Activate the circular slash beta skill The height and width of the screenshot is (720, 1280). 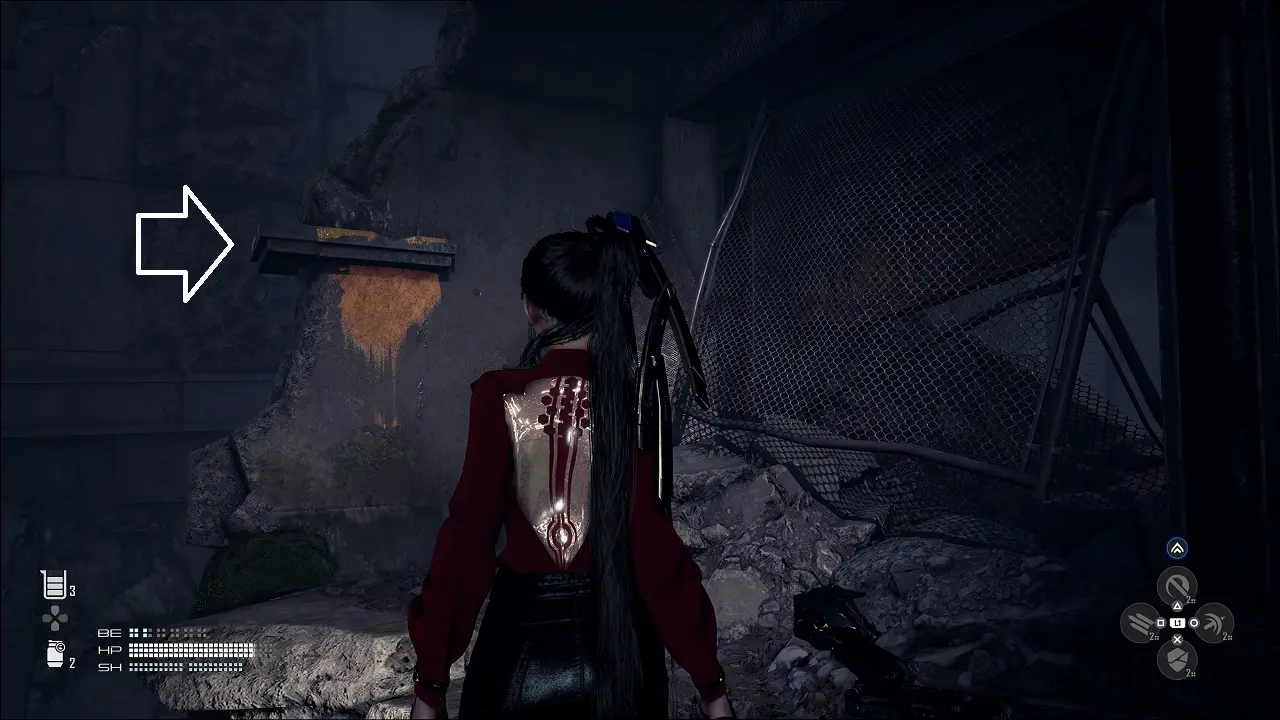pos(1177,586)
